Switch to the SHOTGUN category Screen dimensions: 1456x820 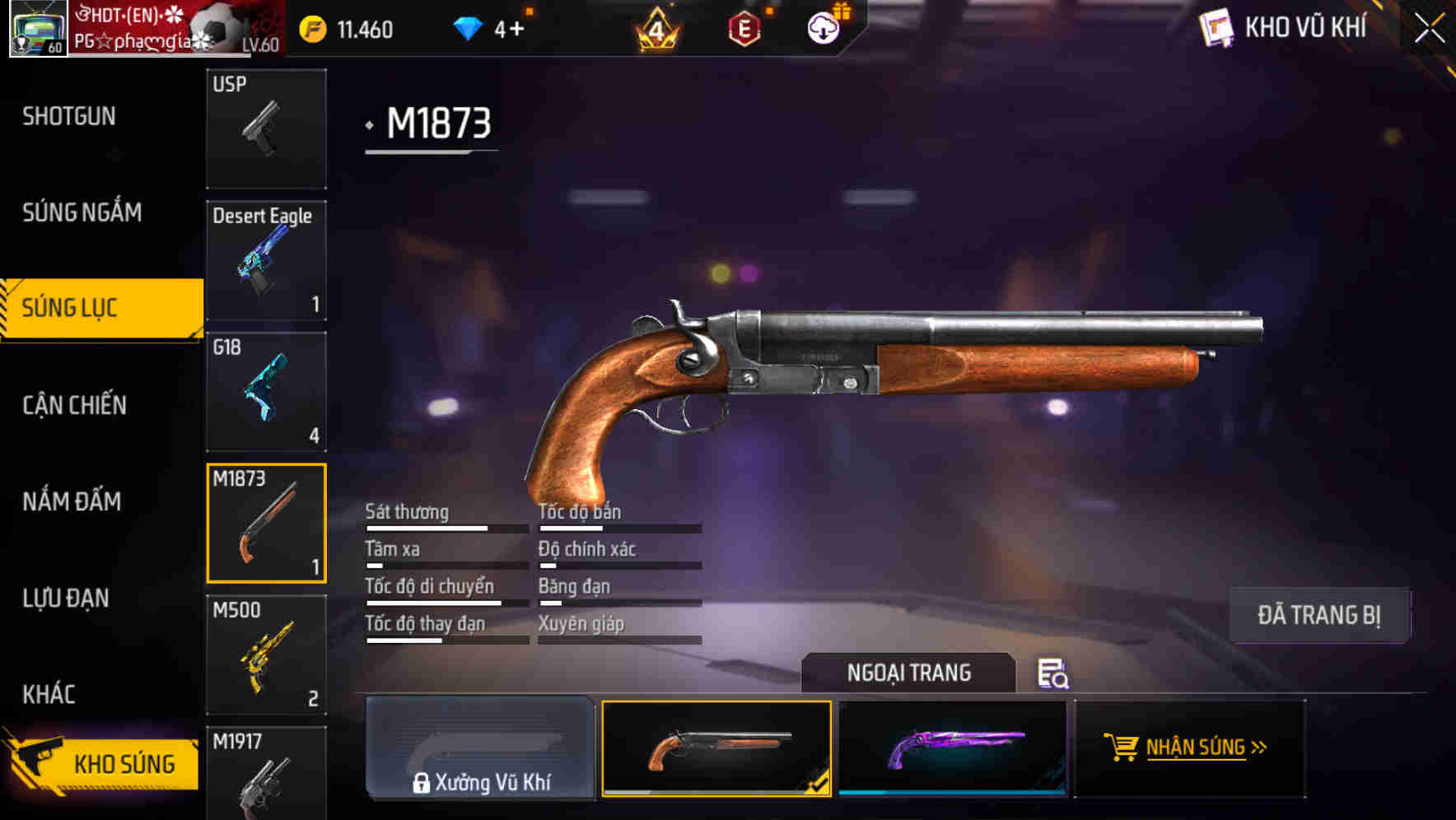[68, 115]
